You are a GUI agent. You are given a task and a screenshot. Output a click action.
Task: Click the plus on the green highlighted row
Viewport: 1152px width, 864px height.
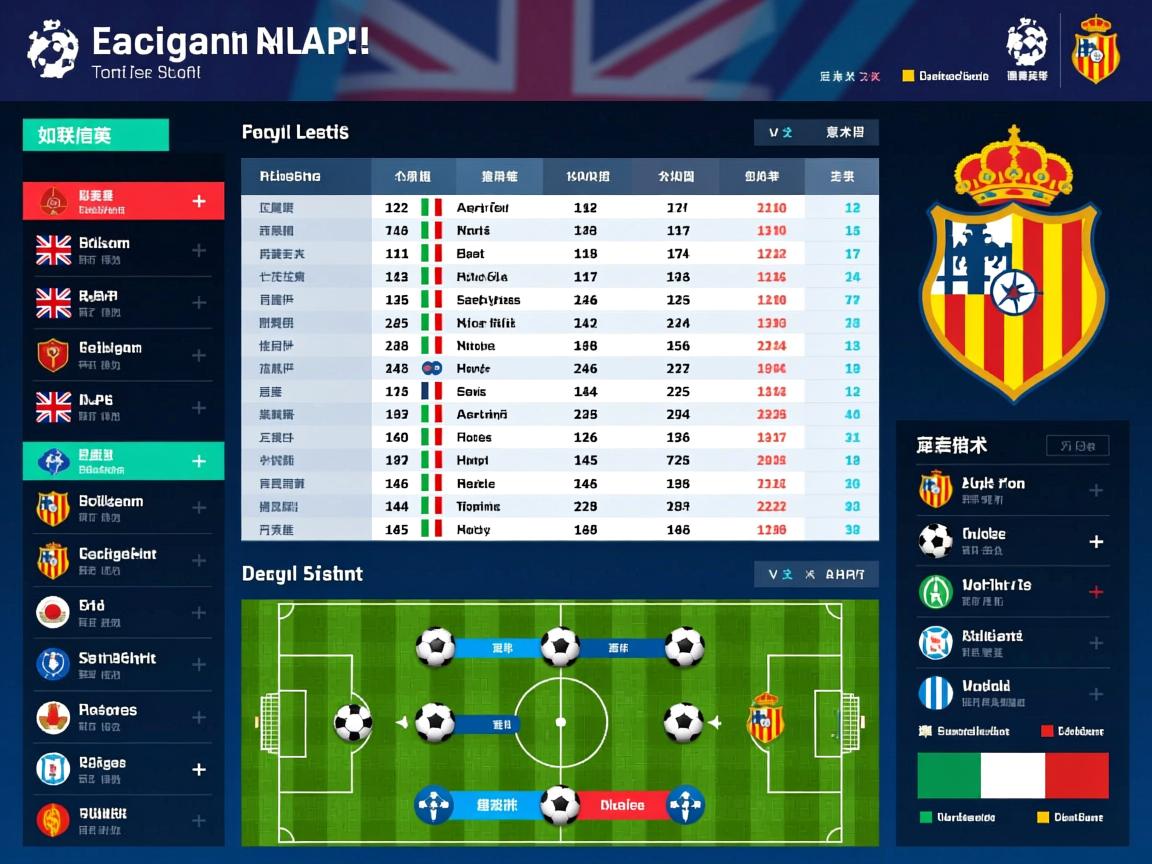(199, 461)
